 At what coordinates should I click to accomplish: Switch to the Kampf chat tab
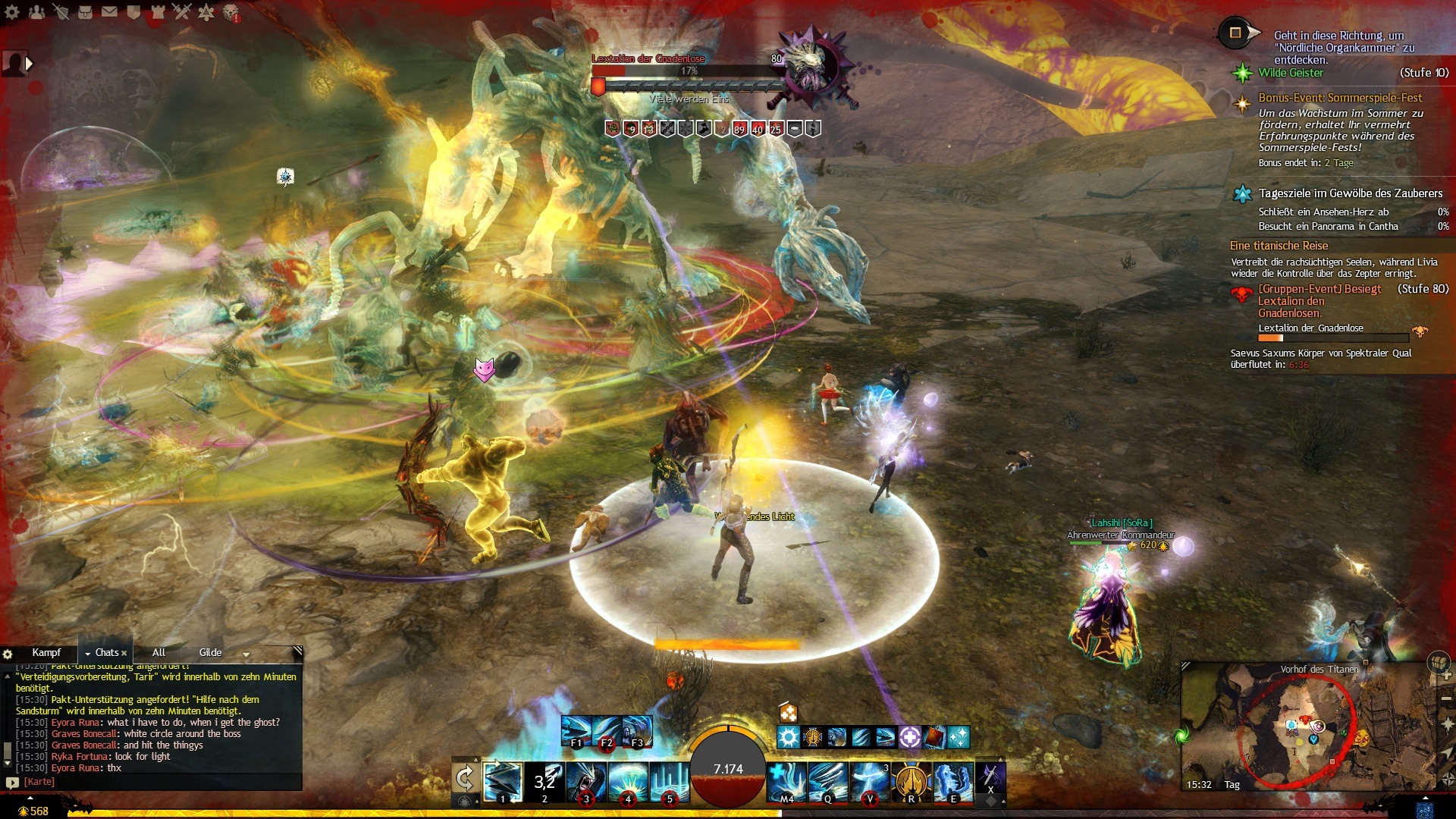46,652
